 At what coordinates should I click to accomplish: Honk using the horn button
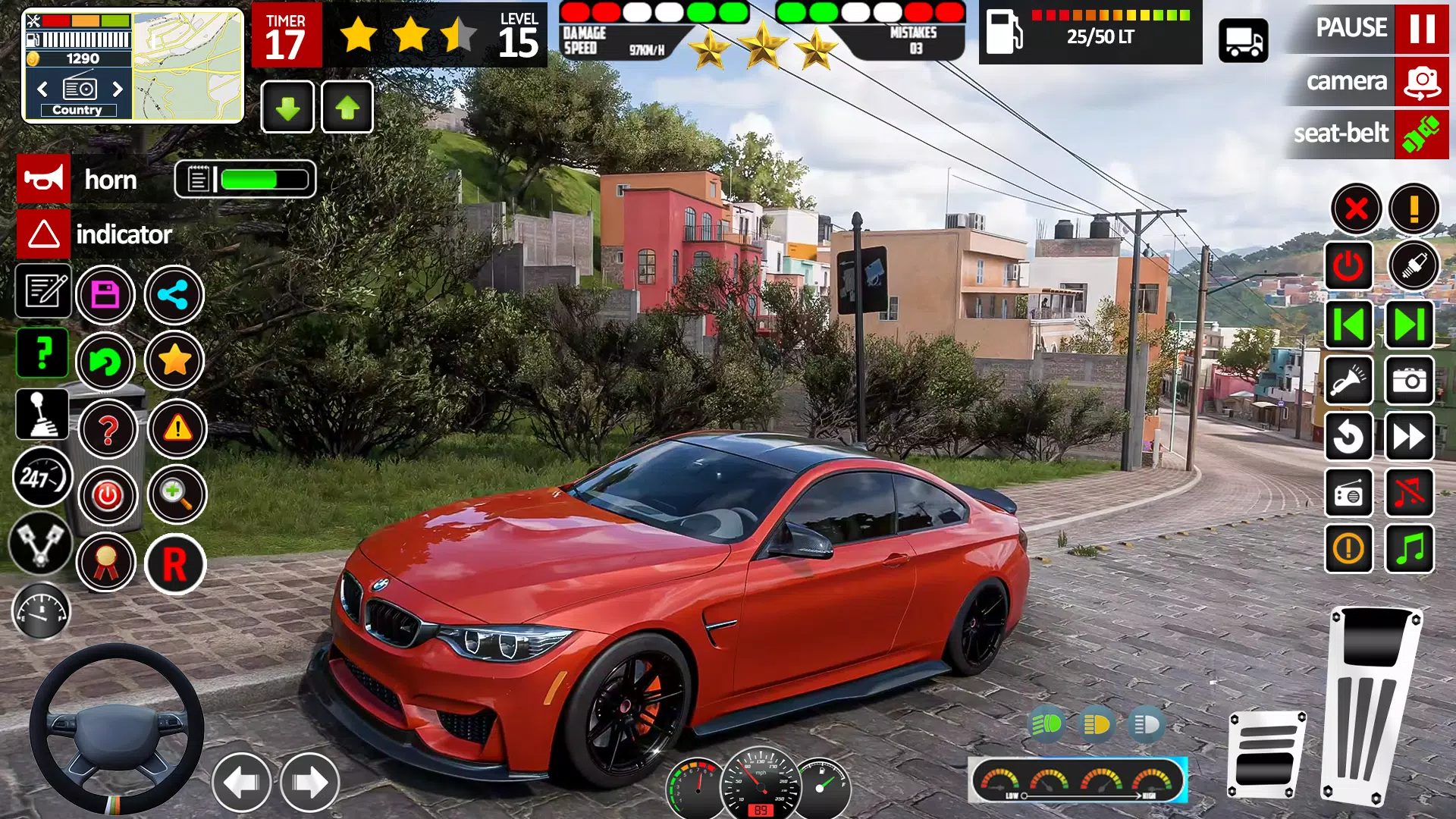click(x=44, y=180)
